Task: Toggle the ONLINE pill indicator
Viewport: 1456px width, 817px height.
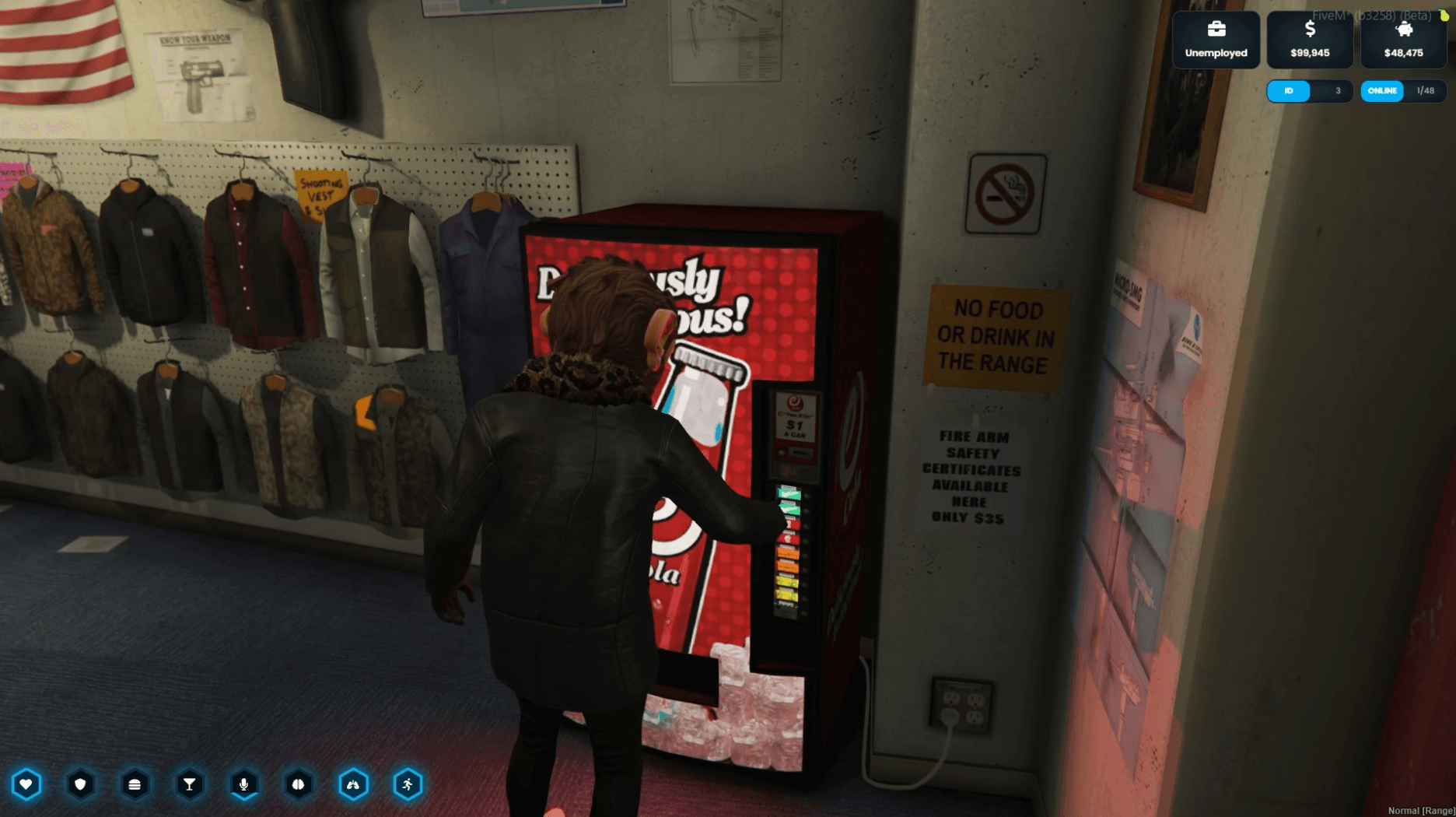Action: pyautogui.click(x=1381, y=91)
